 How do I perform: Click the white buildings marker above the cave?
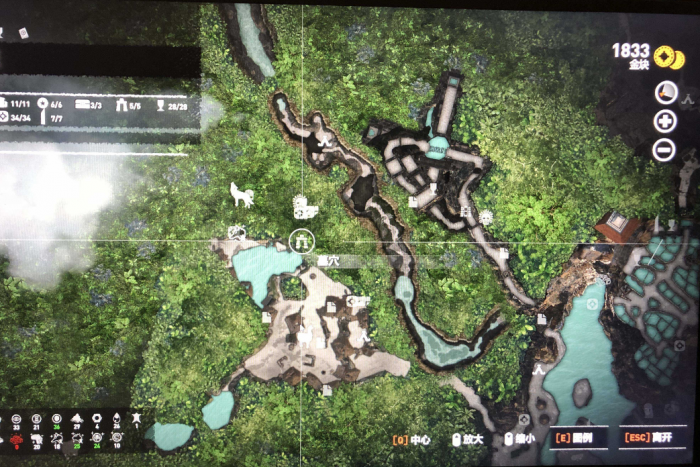pyautogui.click(x=304, y=207)
